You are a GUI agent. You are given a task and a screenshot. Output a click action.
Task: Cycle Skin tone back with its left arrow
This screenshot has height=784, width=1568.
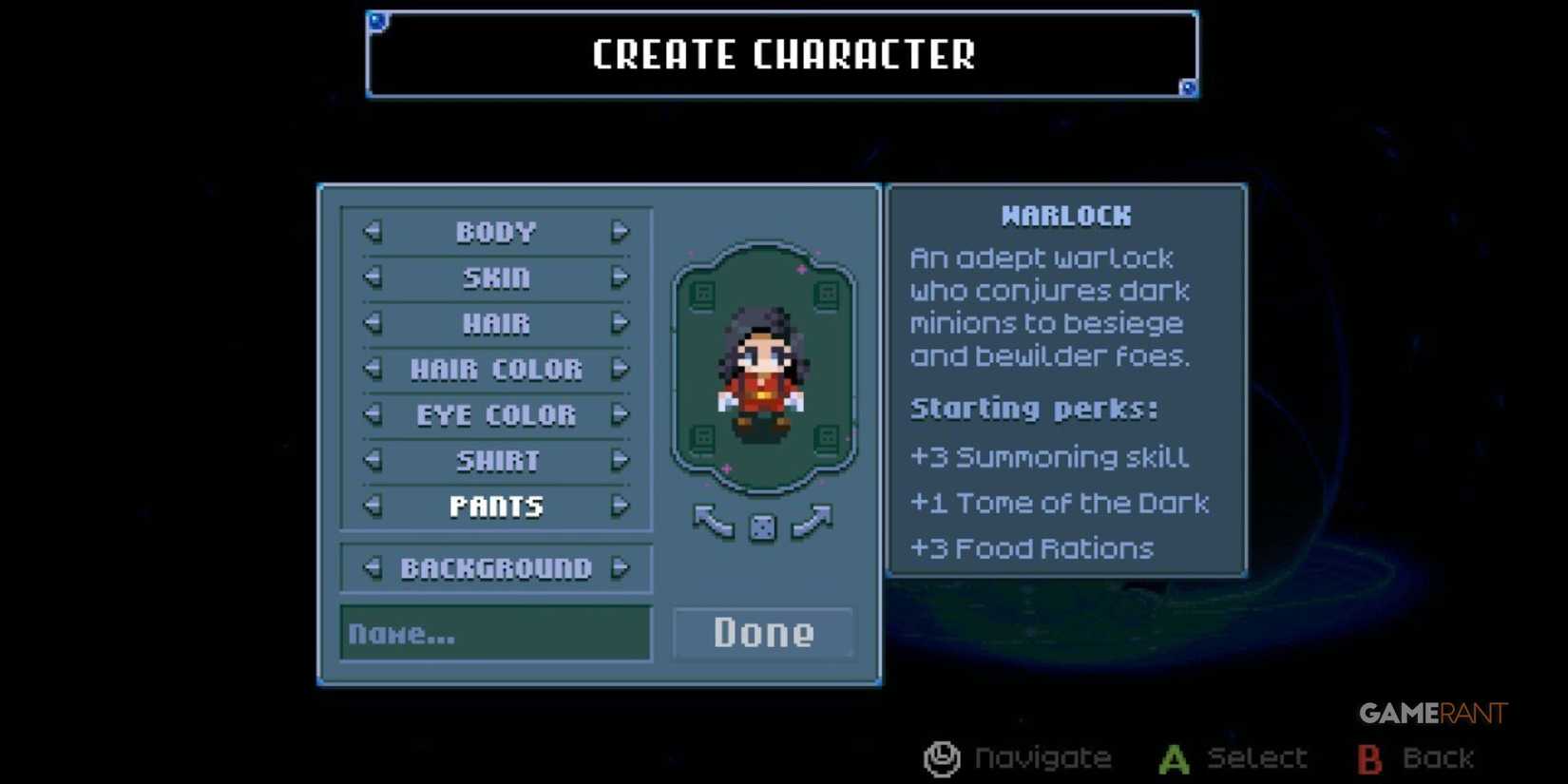point(371,277)
